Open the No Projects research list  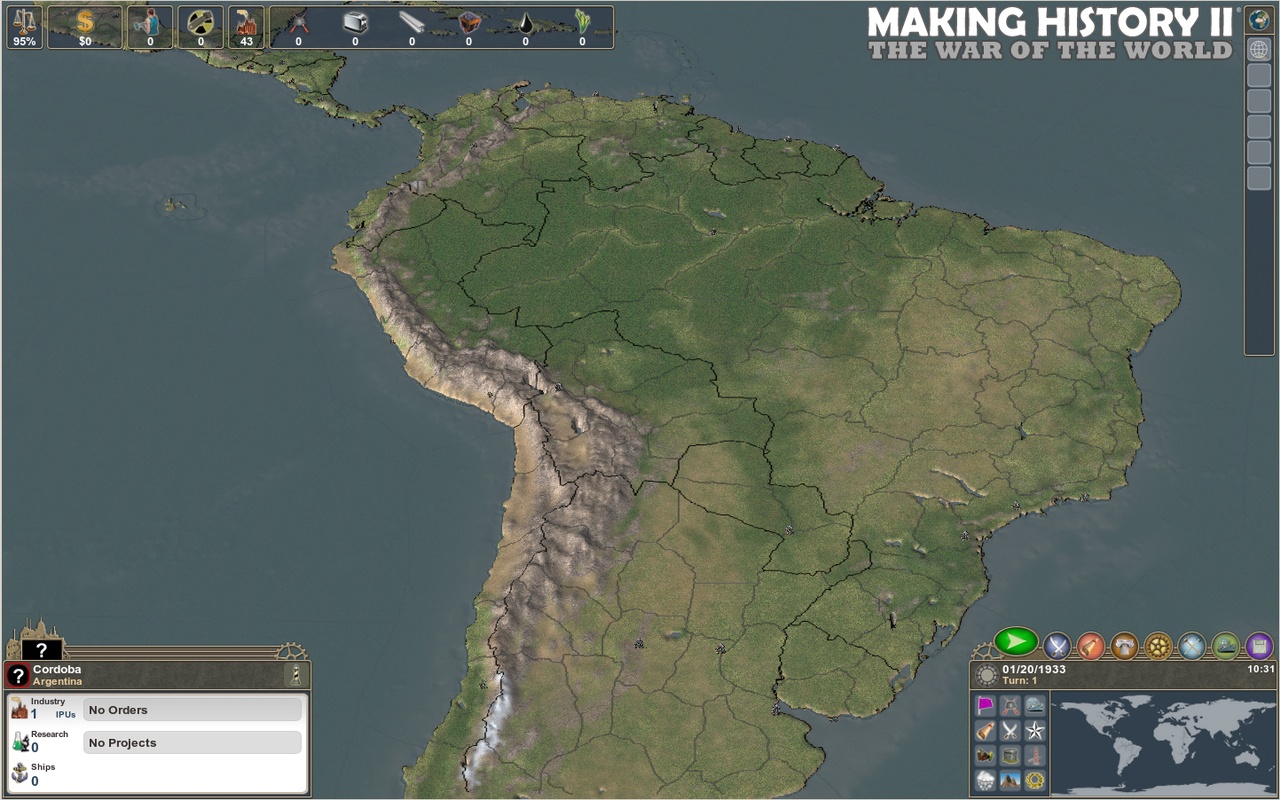click(x=192, y=742)
